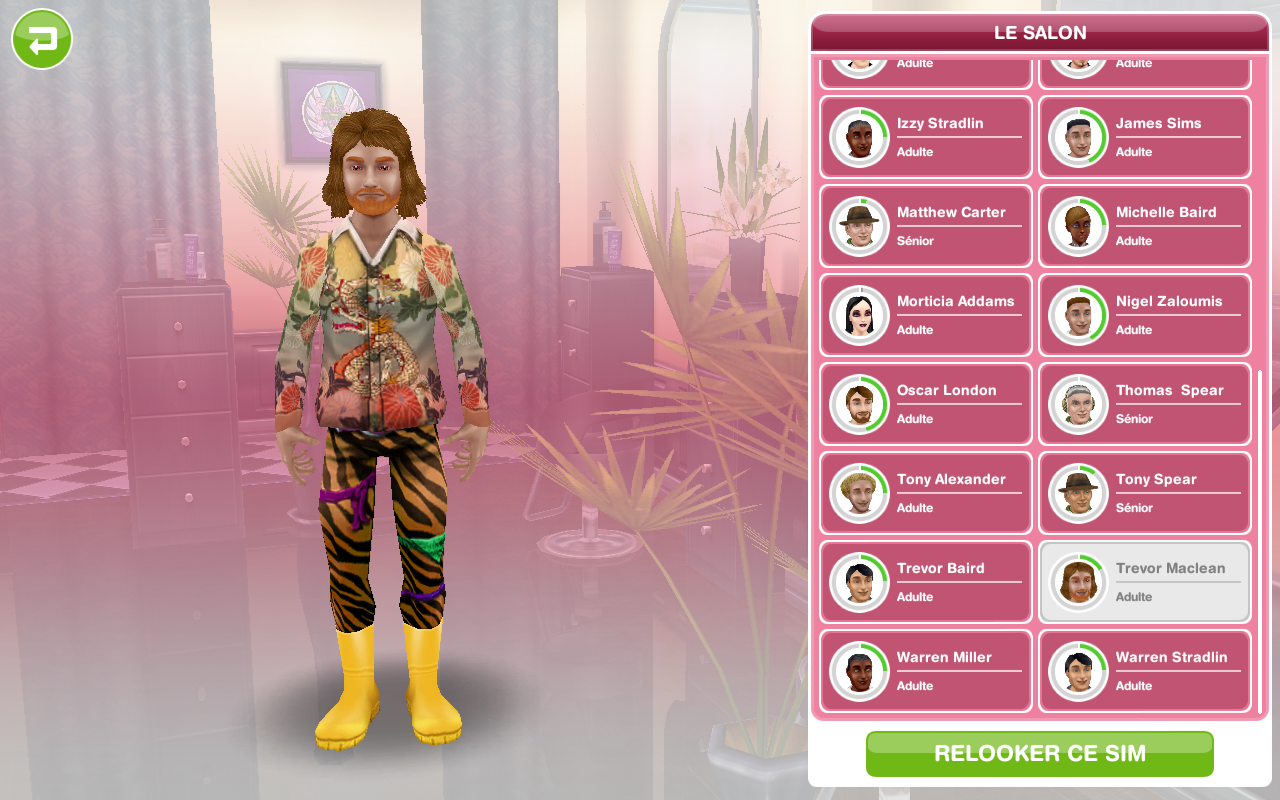Choose Tony Alexander from the list

(925, 493)
